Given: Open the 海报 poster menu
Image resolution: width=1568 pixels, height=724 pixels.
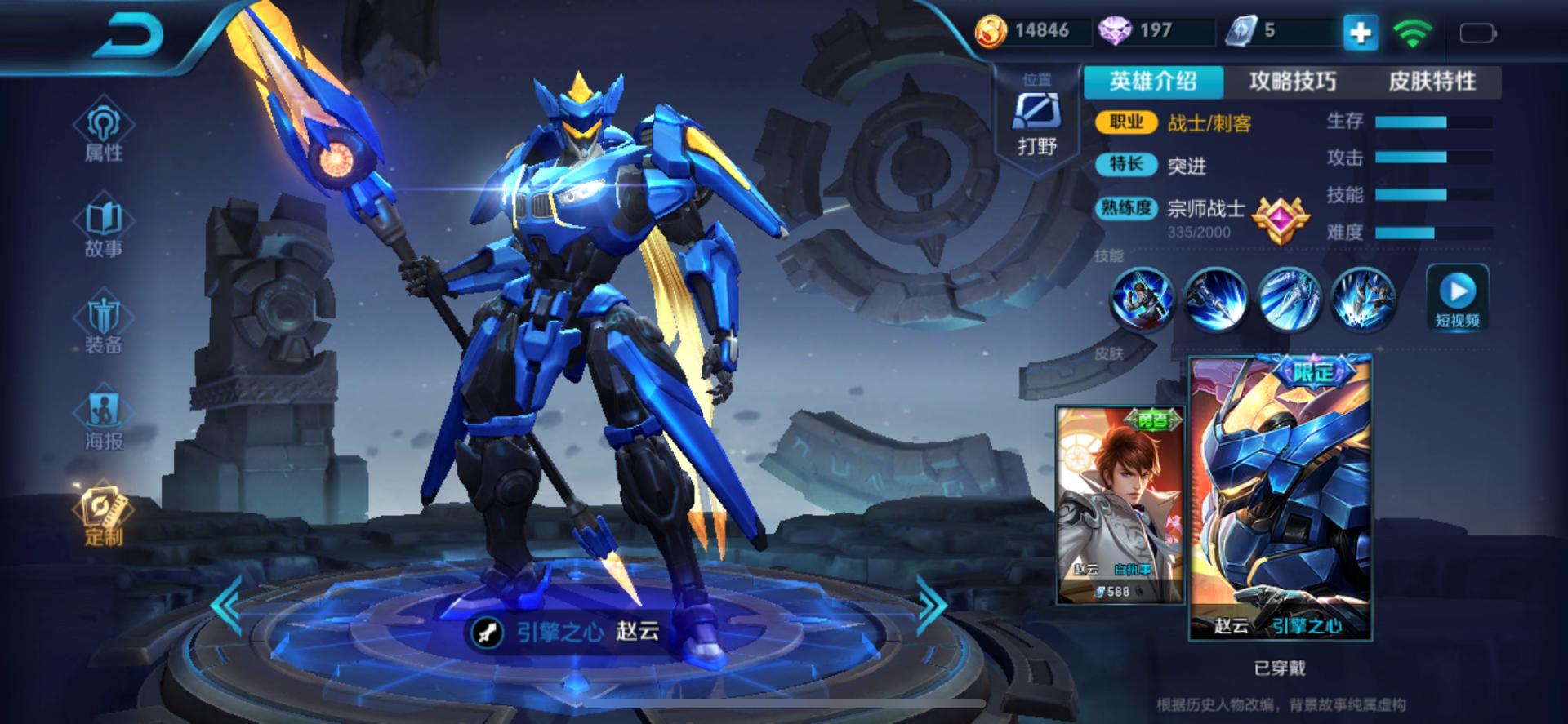Looking at the screenshot, I should [x=104, y=418].
